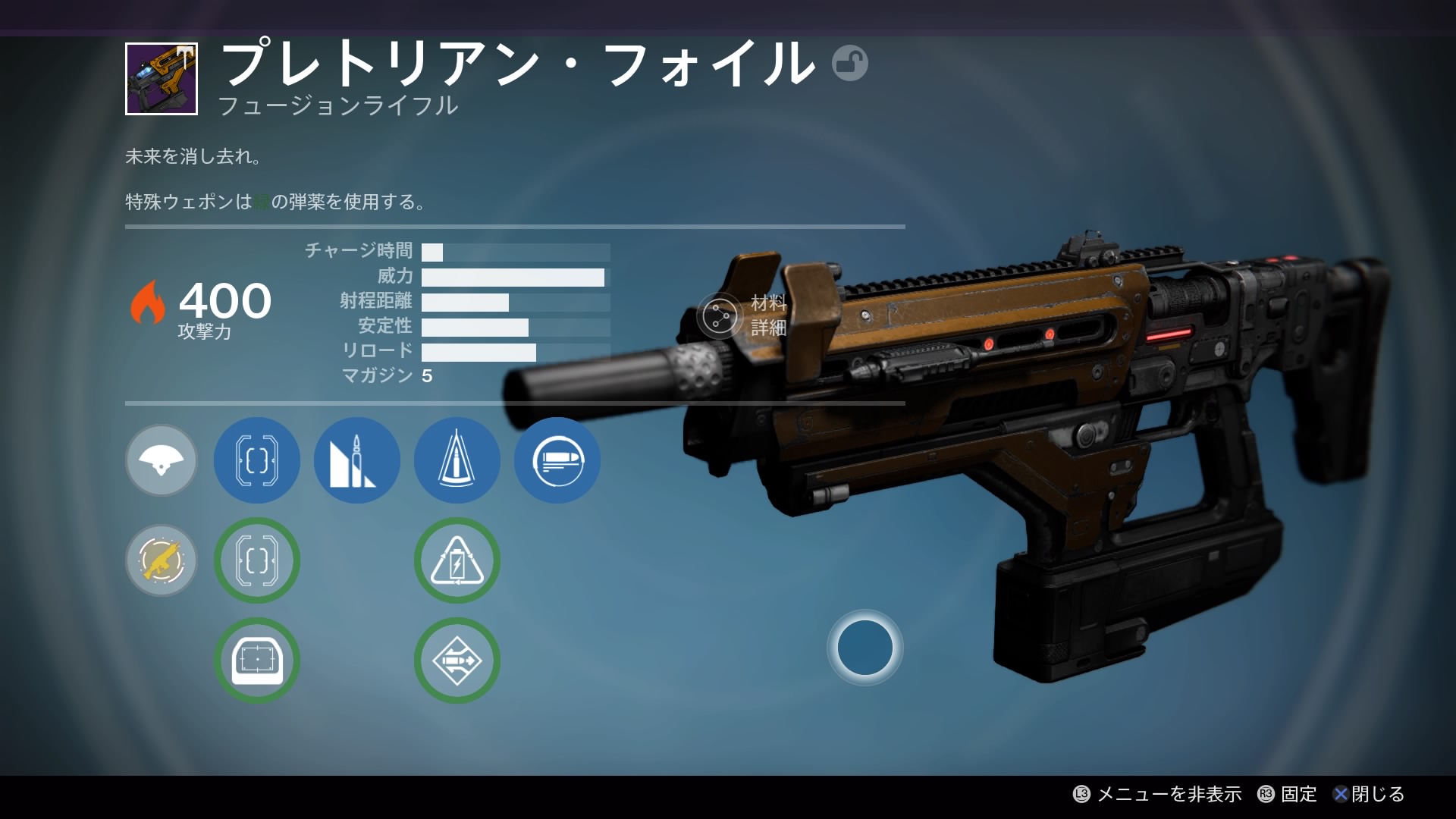Toggle the lock icon beside the weapon name
The width and height of the screenshot is (1456, 819).
click(x=849, y=64)
